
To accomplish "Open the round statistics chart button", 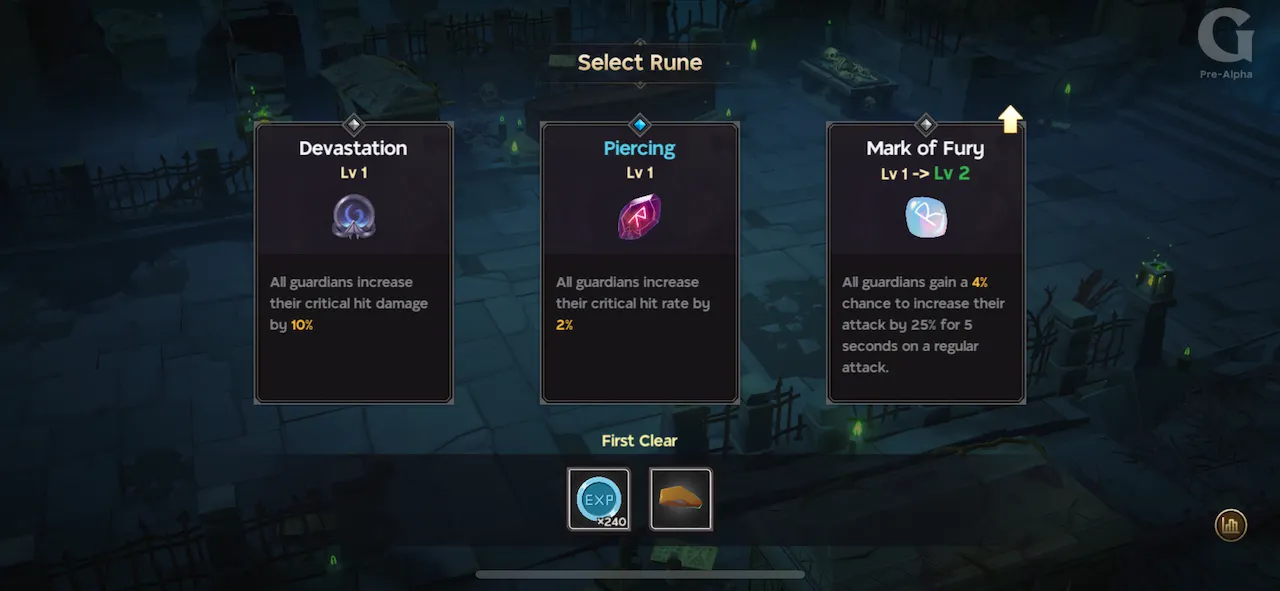I will click(x=1230, y=525).
